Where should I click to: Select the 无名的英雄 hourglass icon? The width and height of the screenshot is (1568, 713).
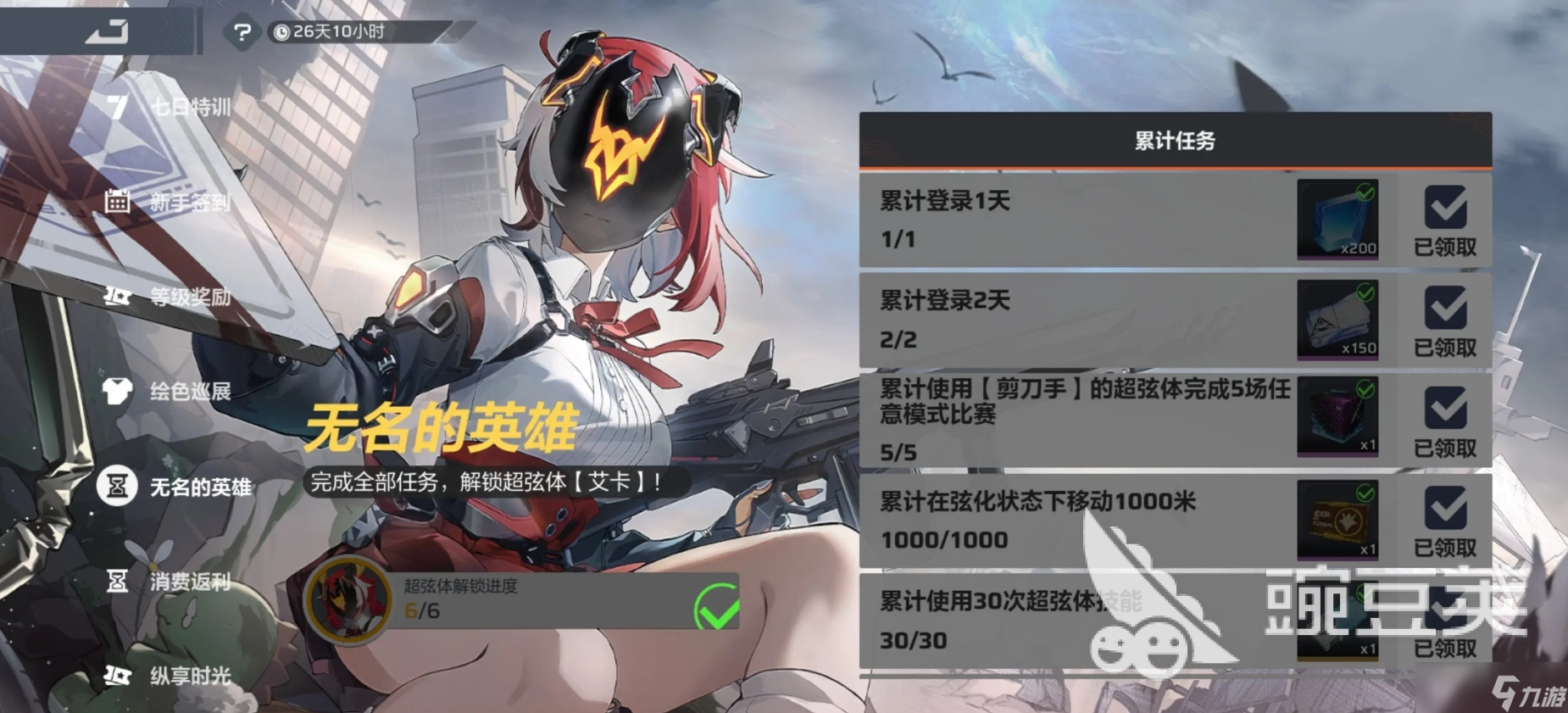pos(116,486)
